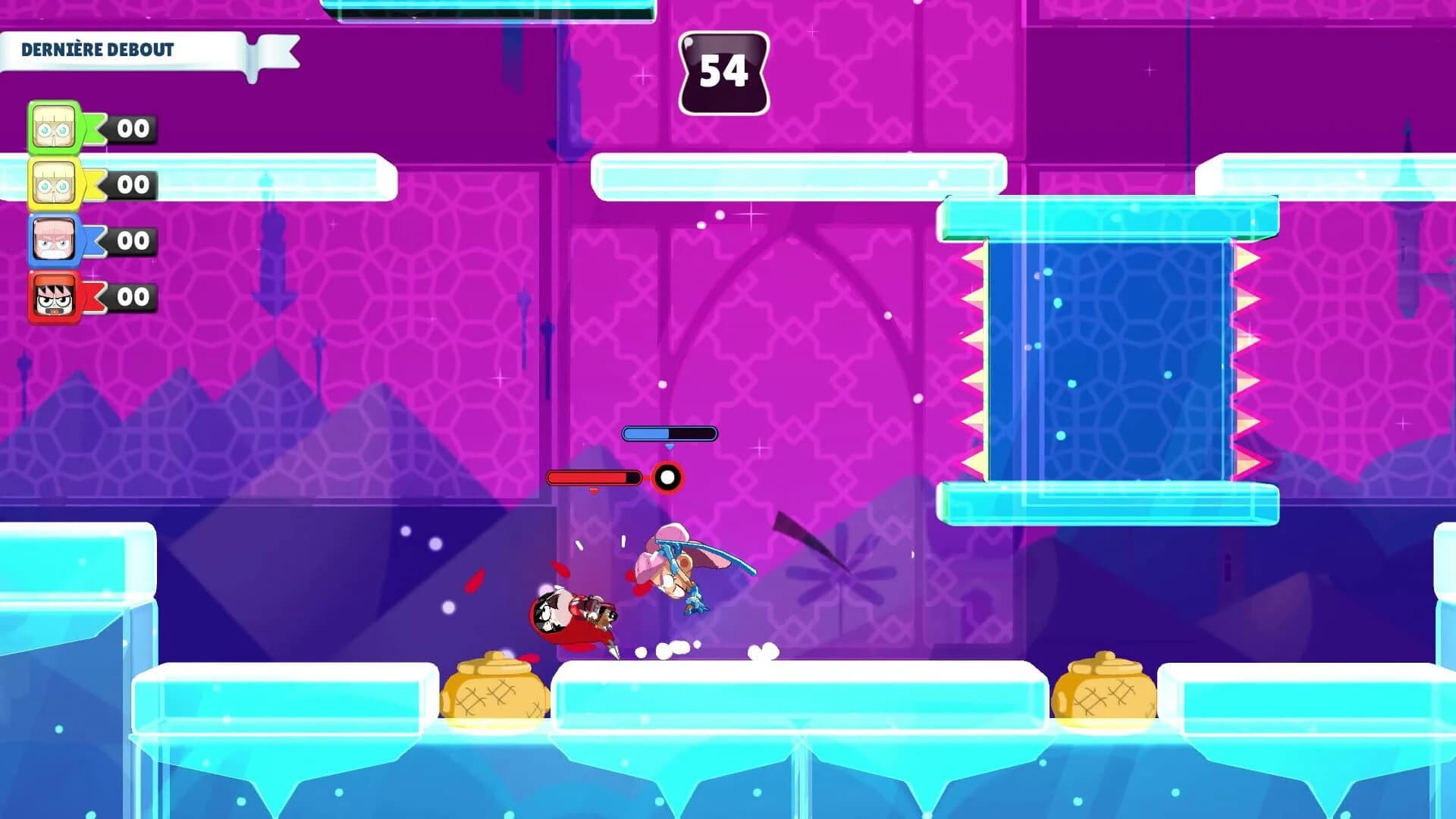Select the golden pot on the right platform
The image size is (1456, 819).
tap(1105, 689)
